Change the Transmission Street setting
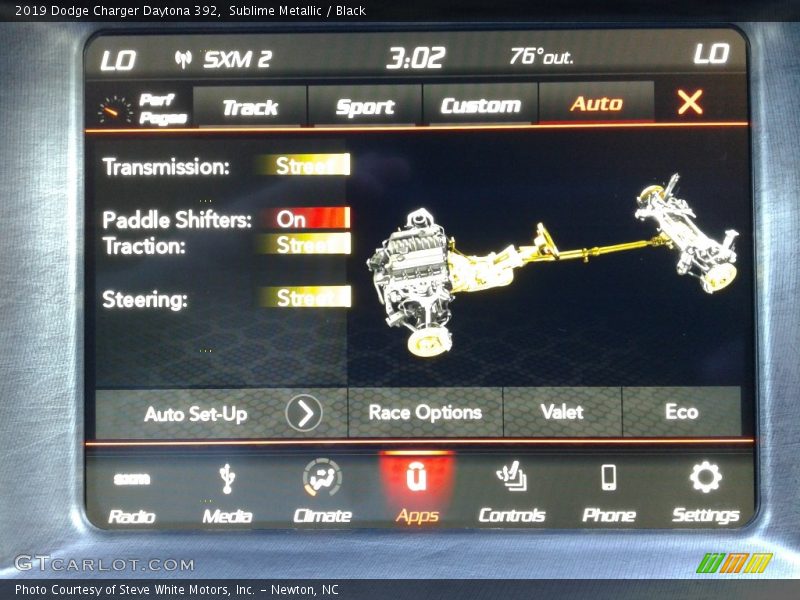 [x=301, y=166]
